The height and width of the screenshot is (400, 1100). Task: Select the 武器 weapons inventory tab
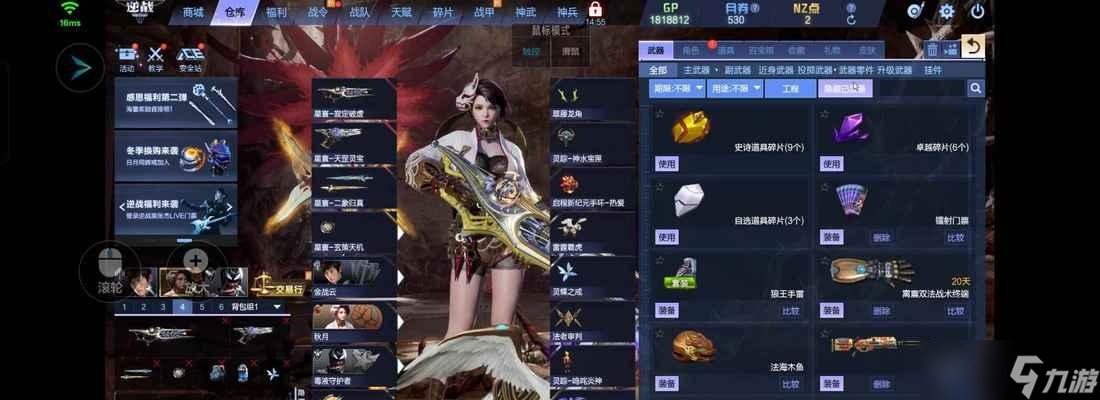tap(656, 49)
